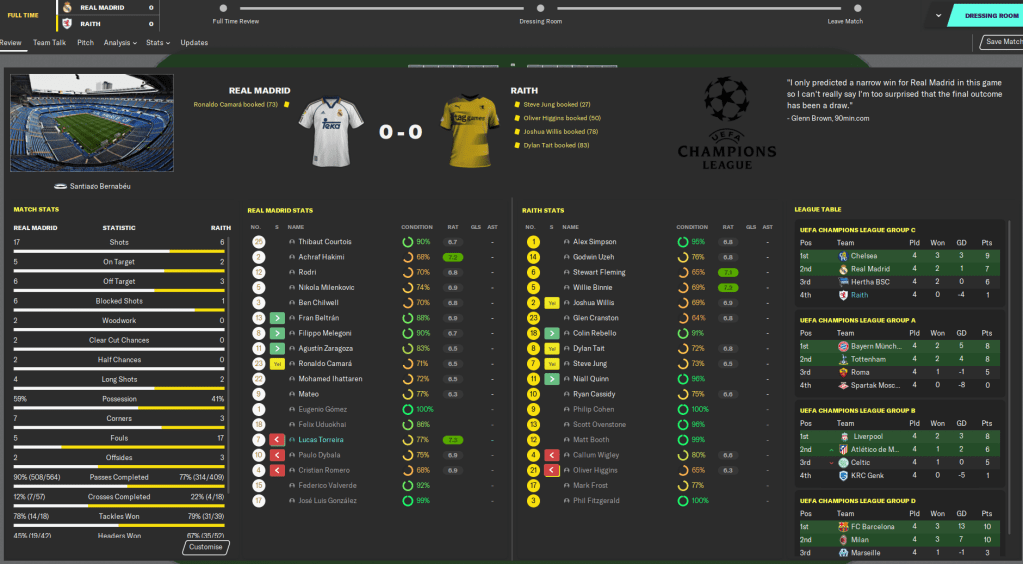
Task: Jump to Leave Match stage
Action: pyautogui.click(x=845, y=21)
